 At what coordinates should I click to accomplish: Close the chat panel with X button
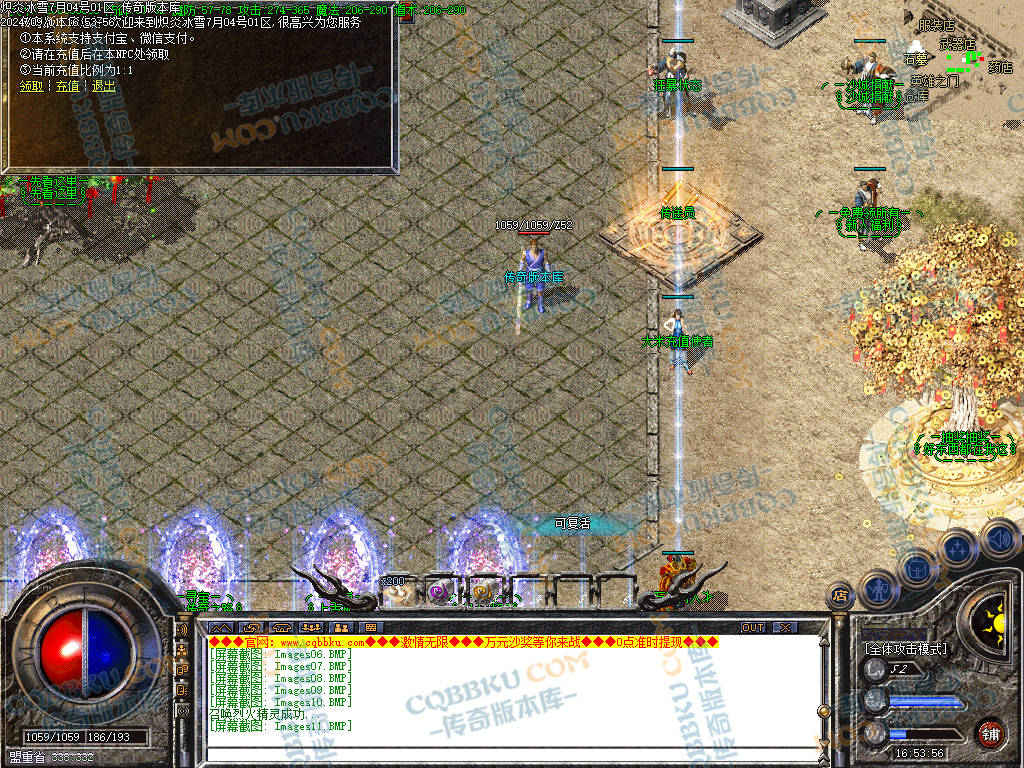[x=786, y=627]
